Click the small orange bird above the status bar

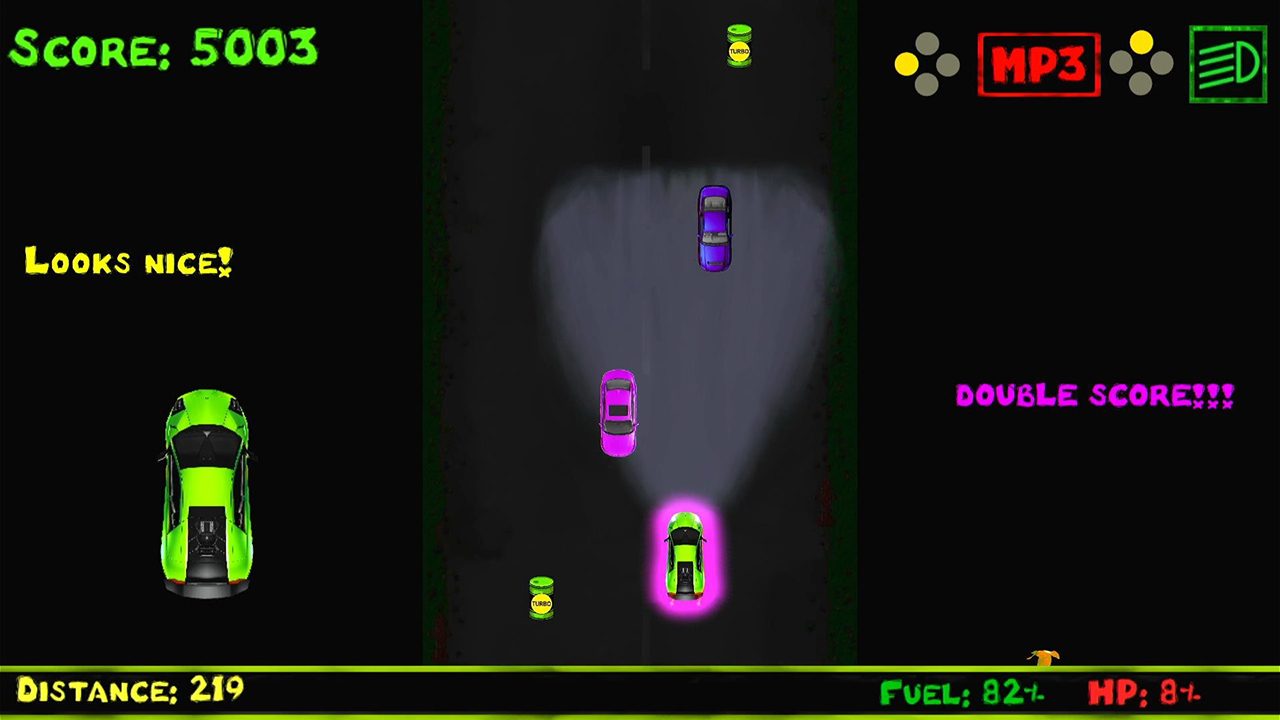pos(1043,657)
